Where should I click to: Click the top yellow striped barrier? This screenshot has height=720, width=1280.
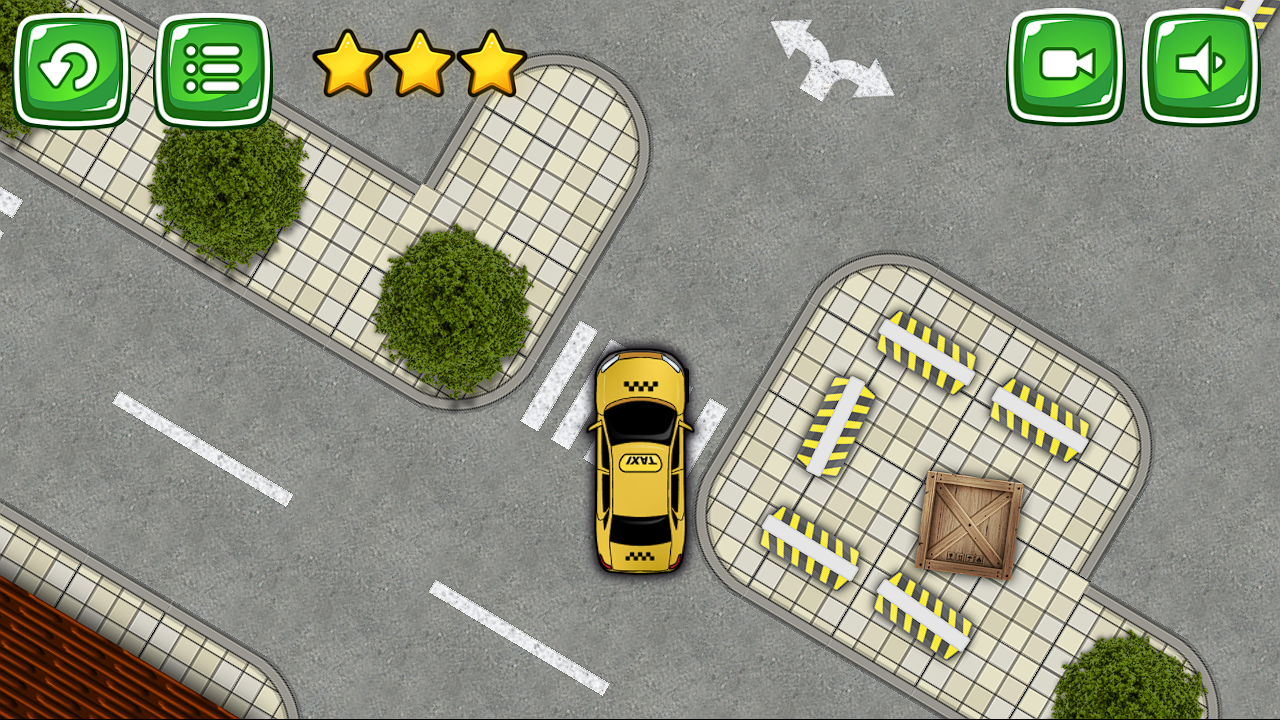click(x=925, y=350)
